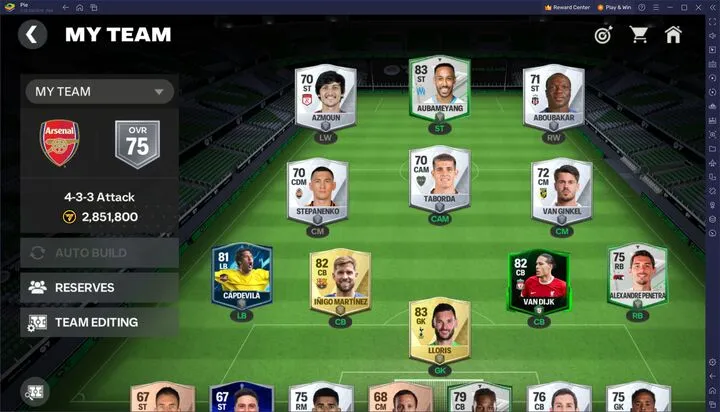Screen dimensions: 720x412
Task: Return to the home screen
Action: pyautogui.click(x=673, y=35)
